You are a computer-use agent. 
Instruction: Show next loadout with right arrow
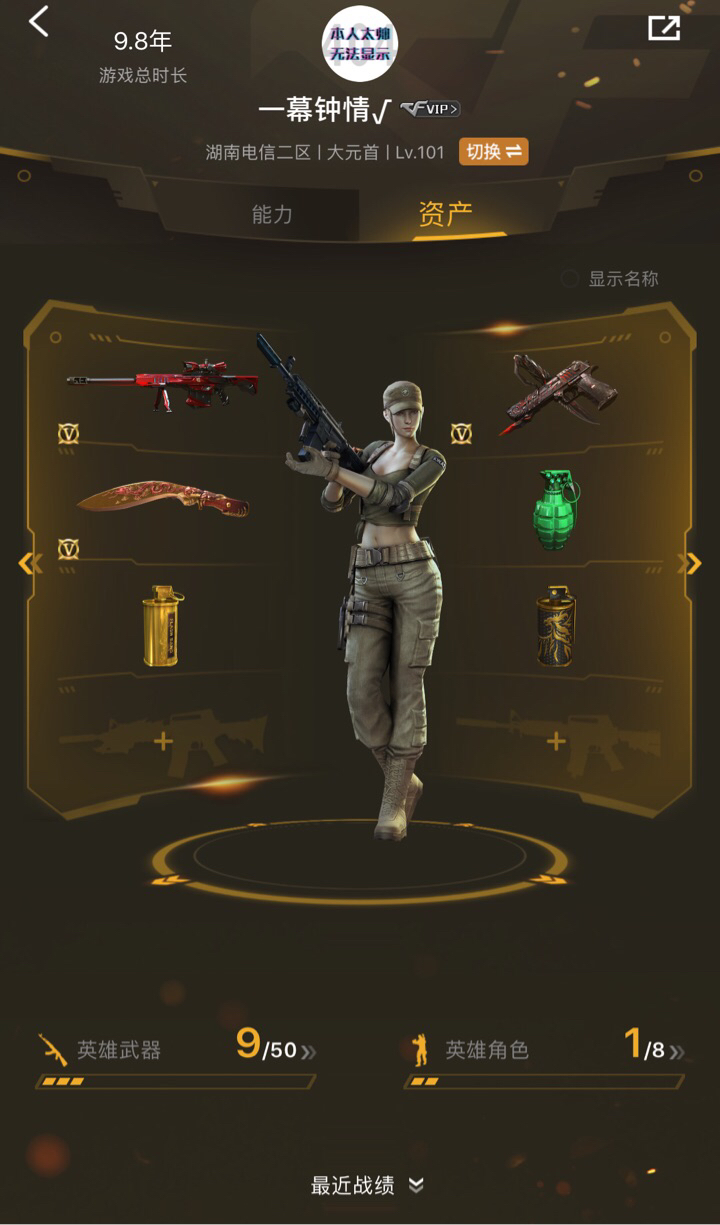(690, 564)
